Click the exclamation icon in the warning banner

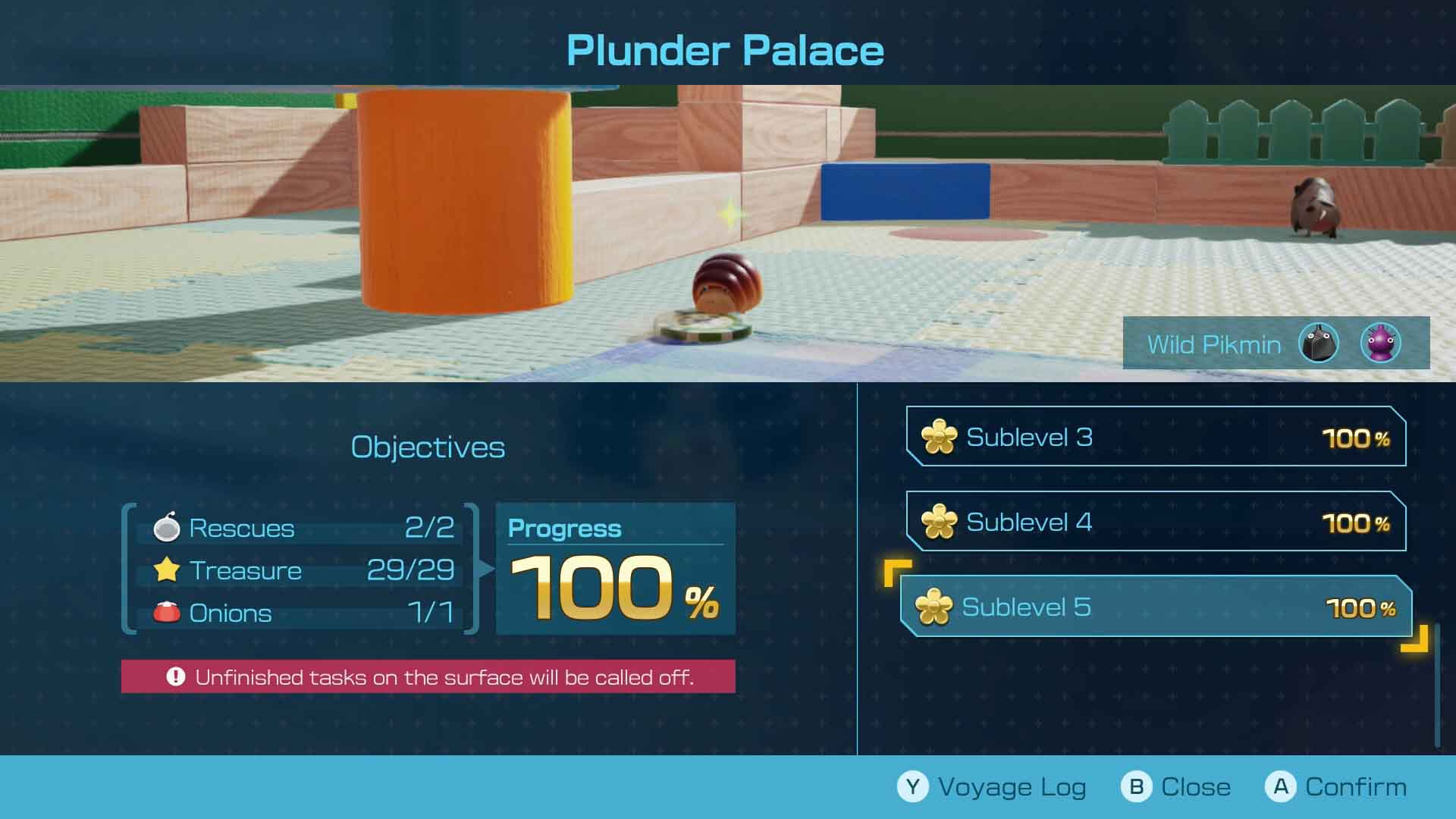tap(176, 676)
